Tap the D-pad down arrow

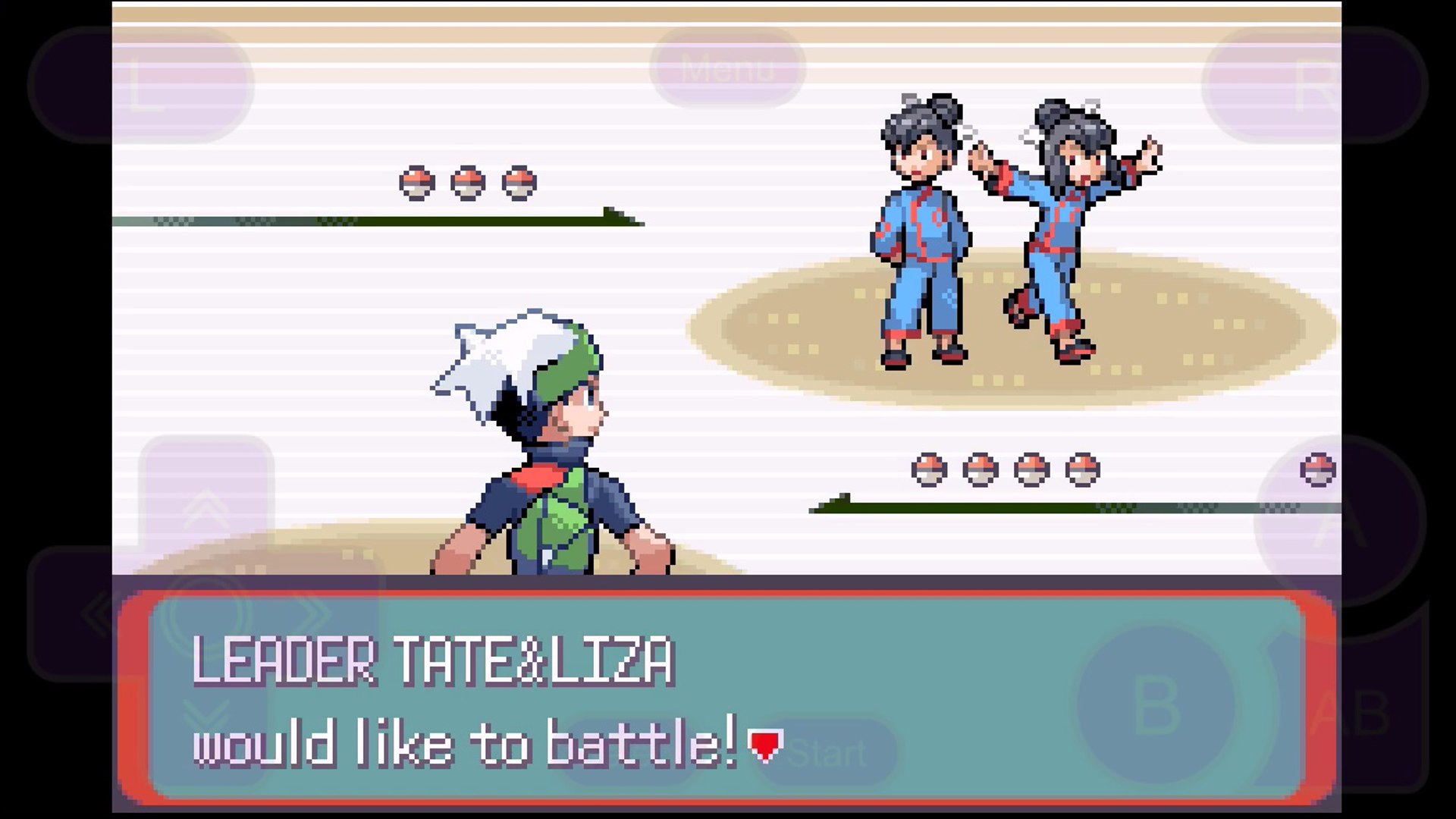click(x=206, y=717)
